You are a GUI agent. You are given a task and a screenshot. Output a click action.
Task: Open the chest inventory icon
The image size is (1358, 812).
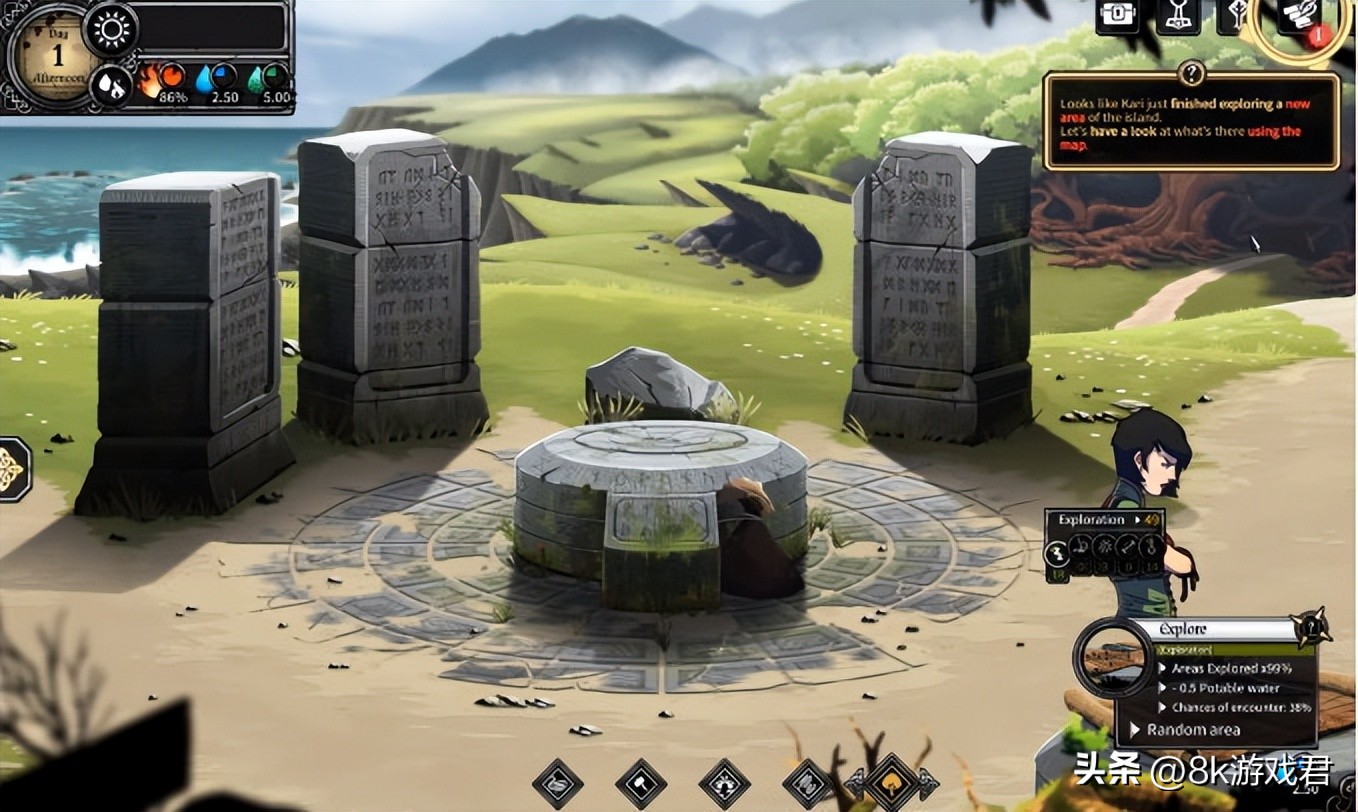pos(1116,16)
